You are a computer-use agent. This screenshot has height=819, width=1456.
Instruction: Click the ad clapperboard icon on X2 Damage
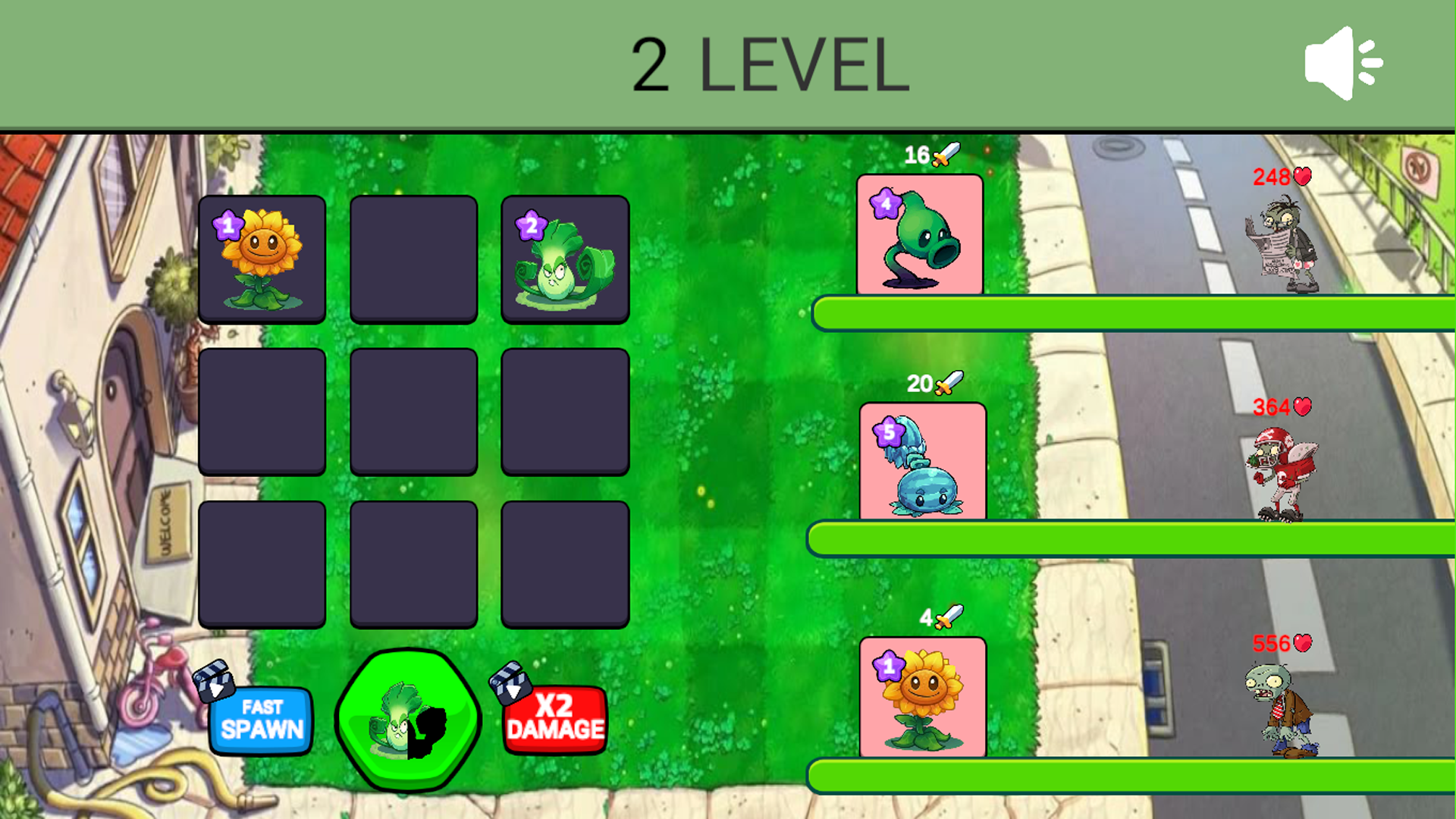(x=512, y=681)
